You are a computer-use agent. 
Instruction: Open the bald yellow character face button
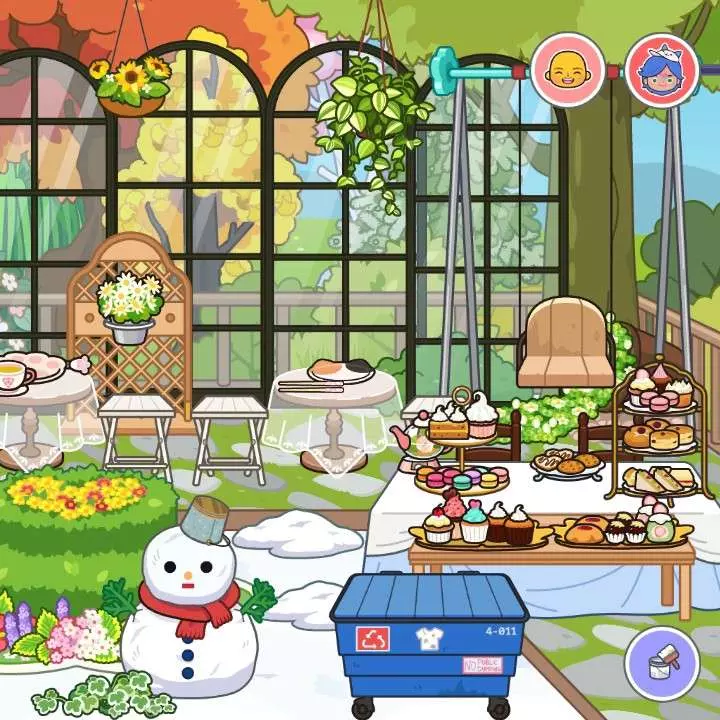tap(567, 70)
